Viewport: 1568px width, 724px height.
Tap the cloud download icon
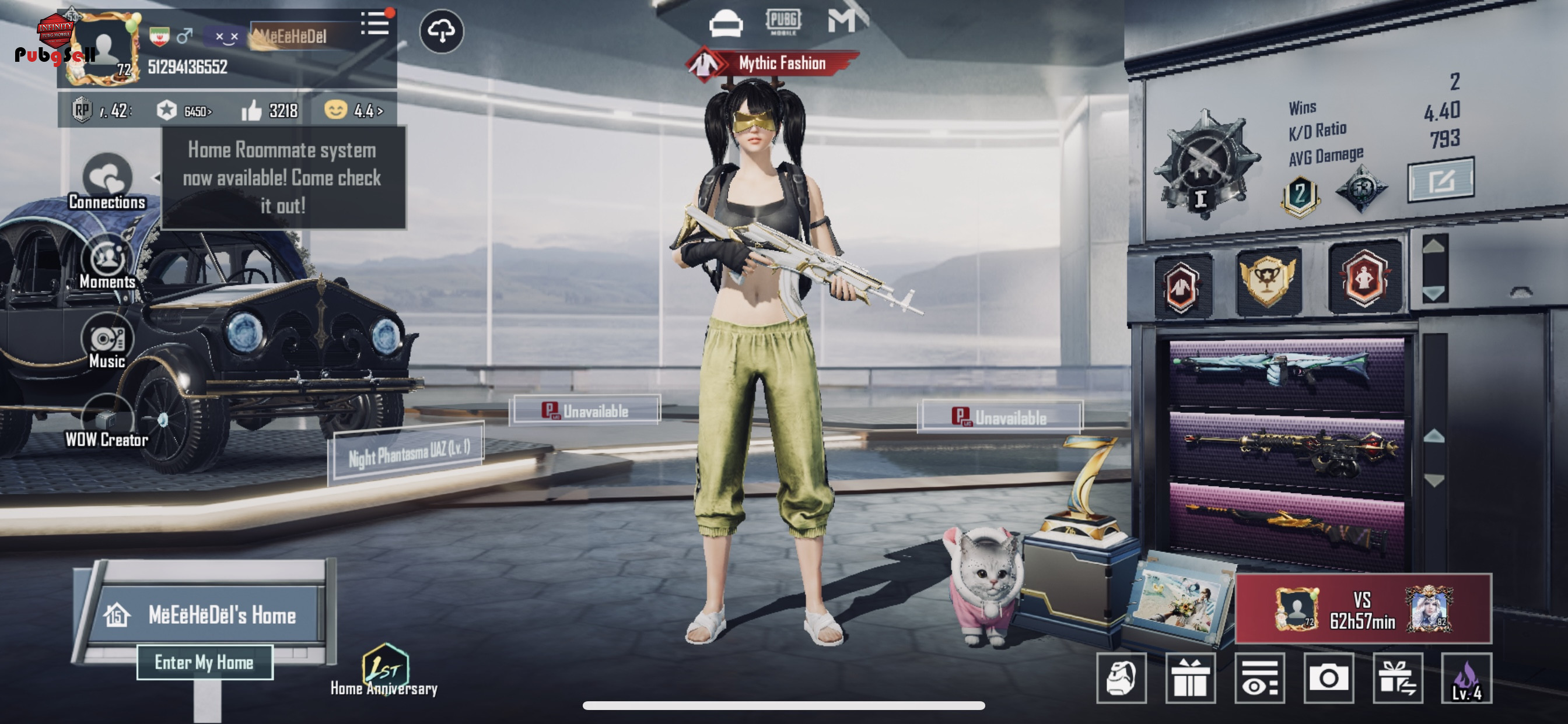pos(442,31)
